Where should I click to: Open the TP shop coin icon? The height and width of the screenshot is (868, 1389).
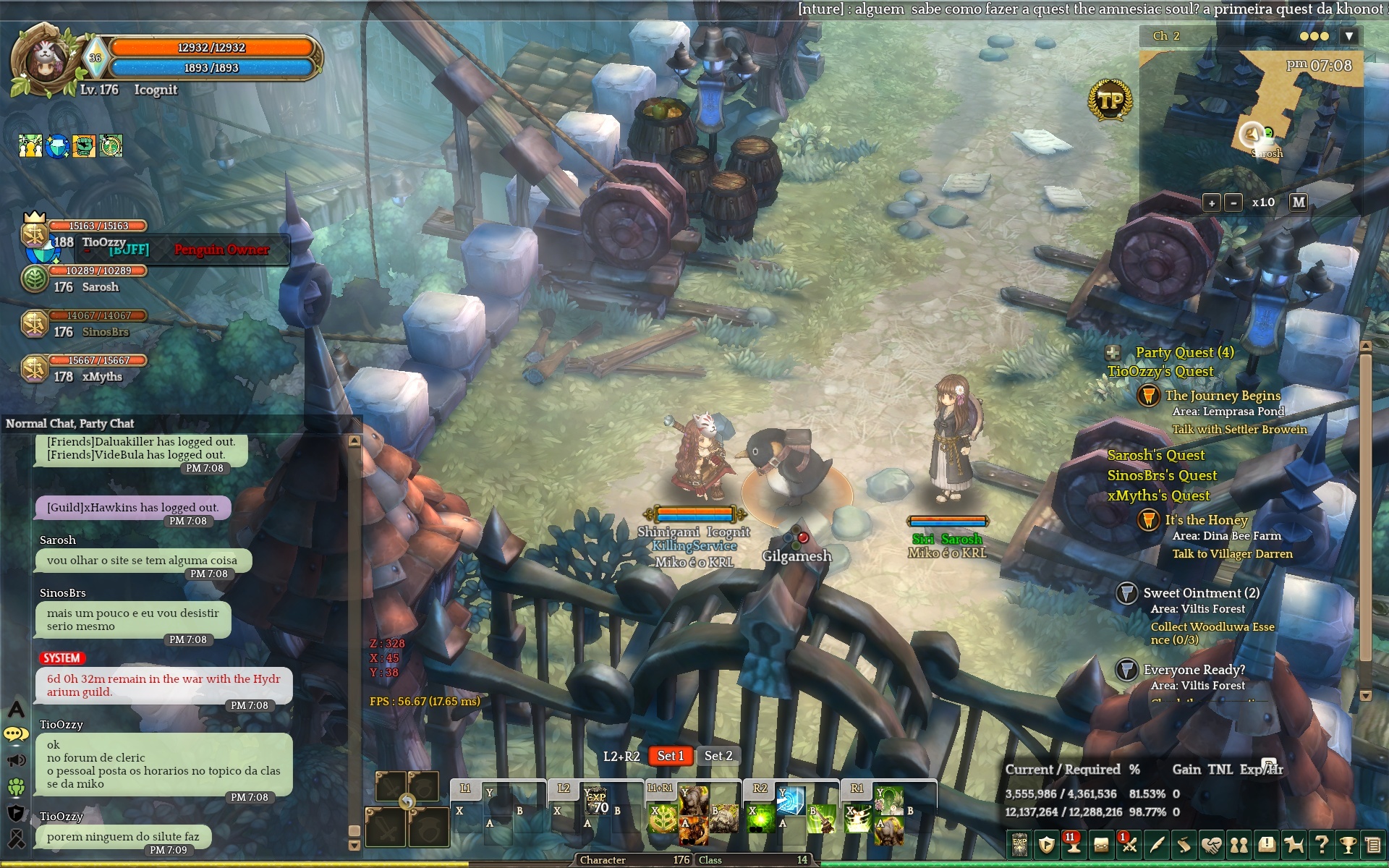point(1110,101)
